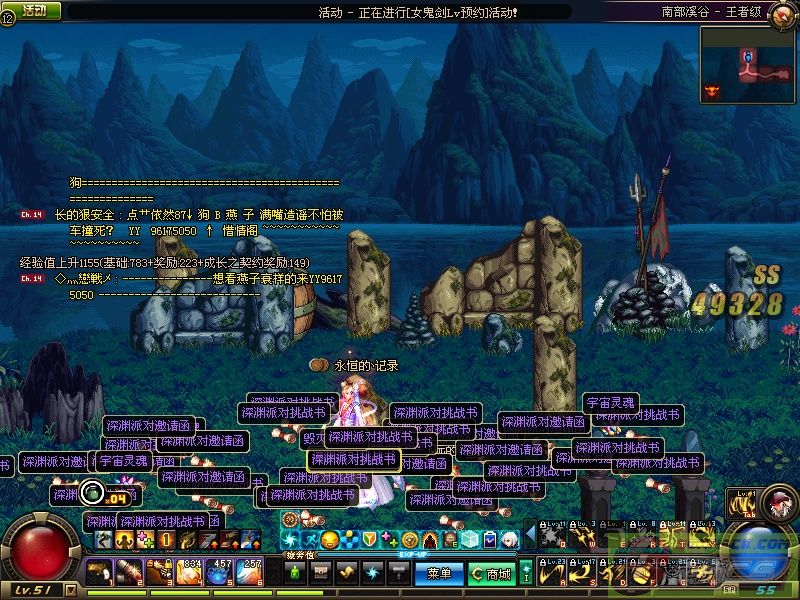Activate the Tab-key skill icon

coord(742,503)
